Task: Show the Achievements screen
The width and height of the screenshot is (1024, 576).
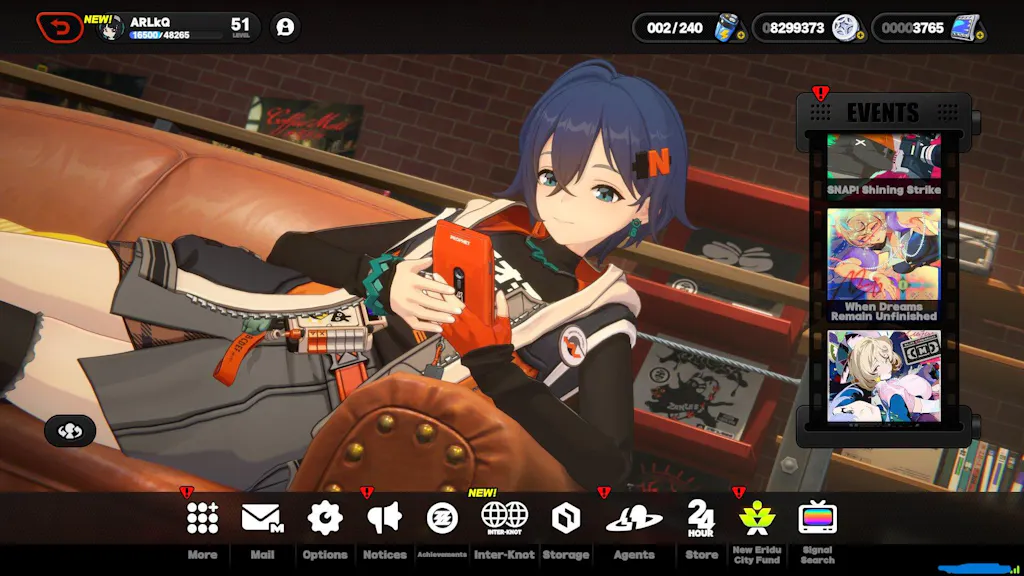Action: coord(442,519)
